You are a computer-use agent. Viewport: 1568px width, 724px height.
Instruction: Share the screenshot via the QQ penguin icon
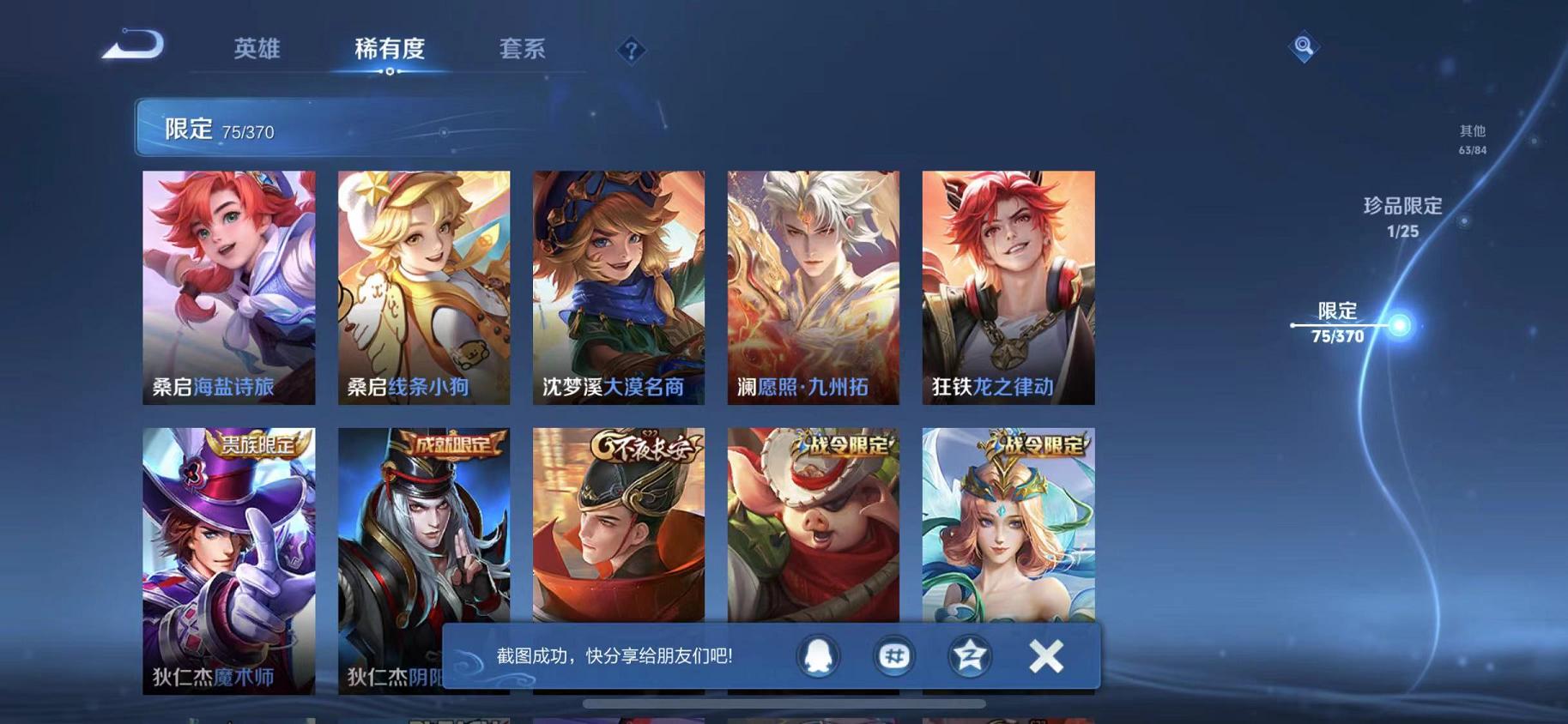819,656
